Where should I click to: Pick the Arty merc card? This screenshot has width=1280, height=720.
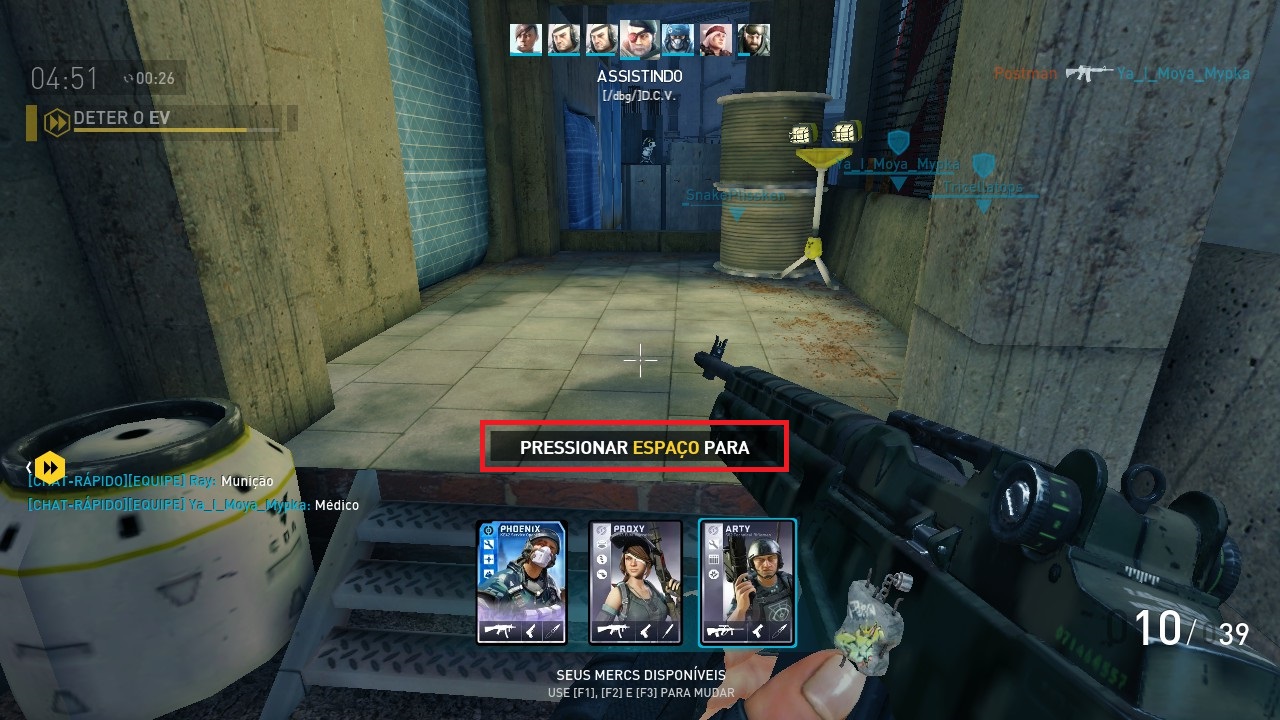tap(747, 582)
